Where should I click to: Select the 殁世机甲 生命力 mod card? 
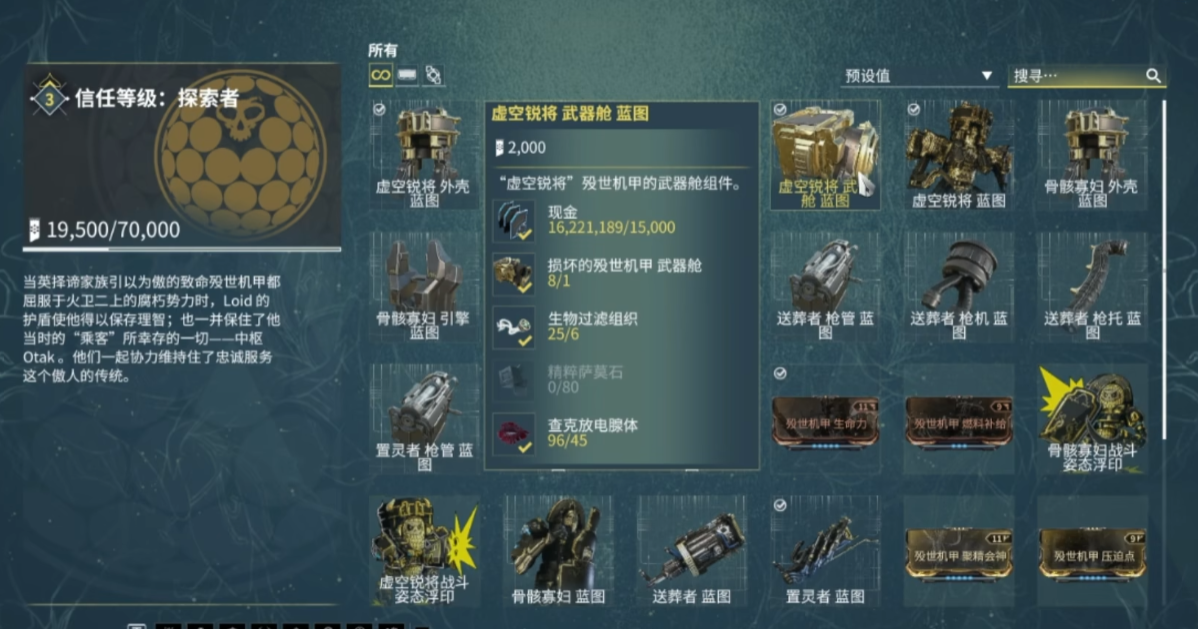pyautogui.click(x=825, y=421)
